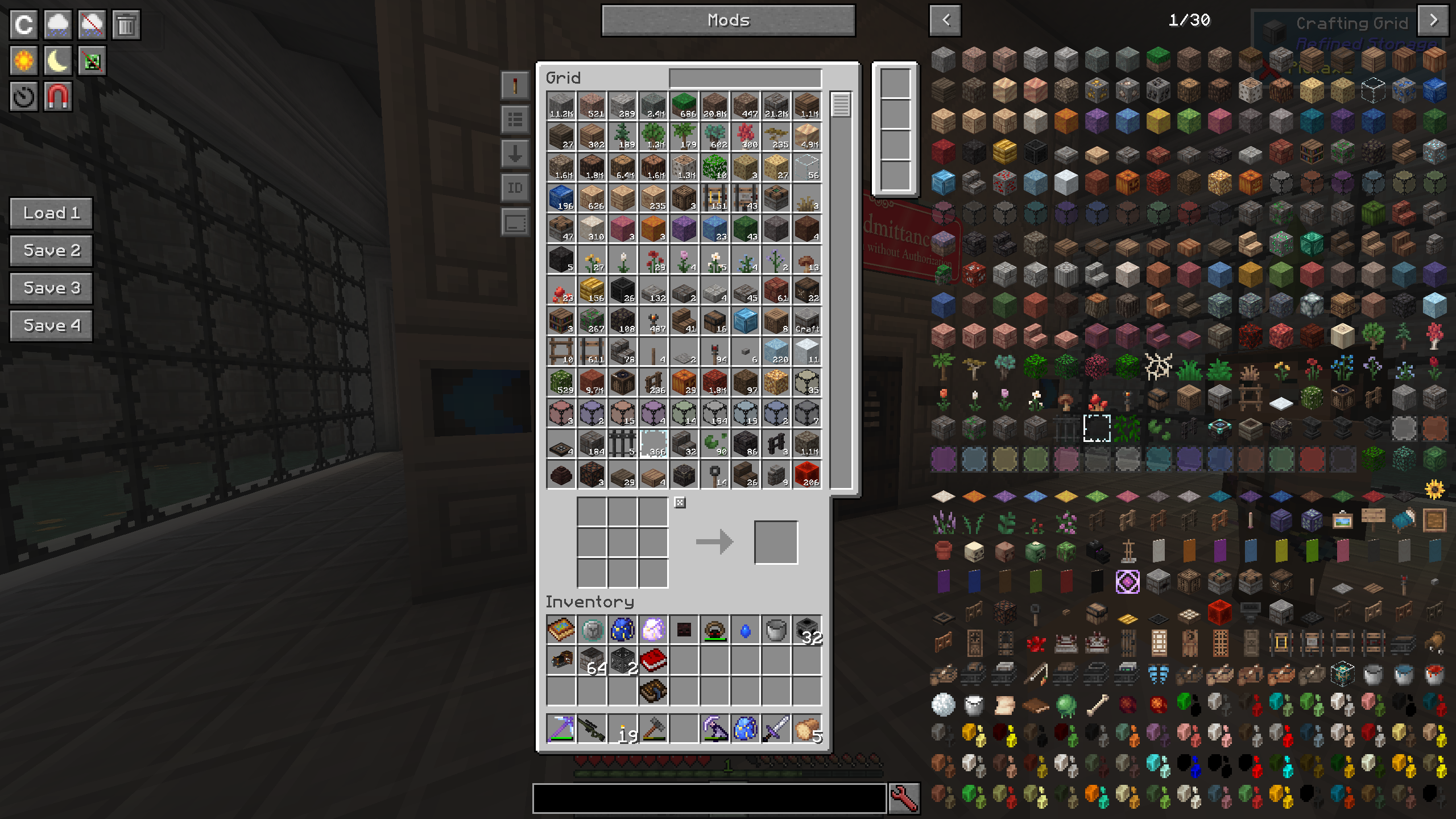Go to the next JEI item page

click(x=1433, y=20)
